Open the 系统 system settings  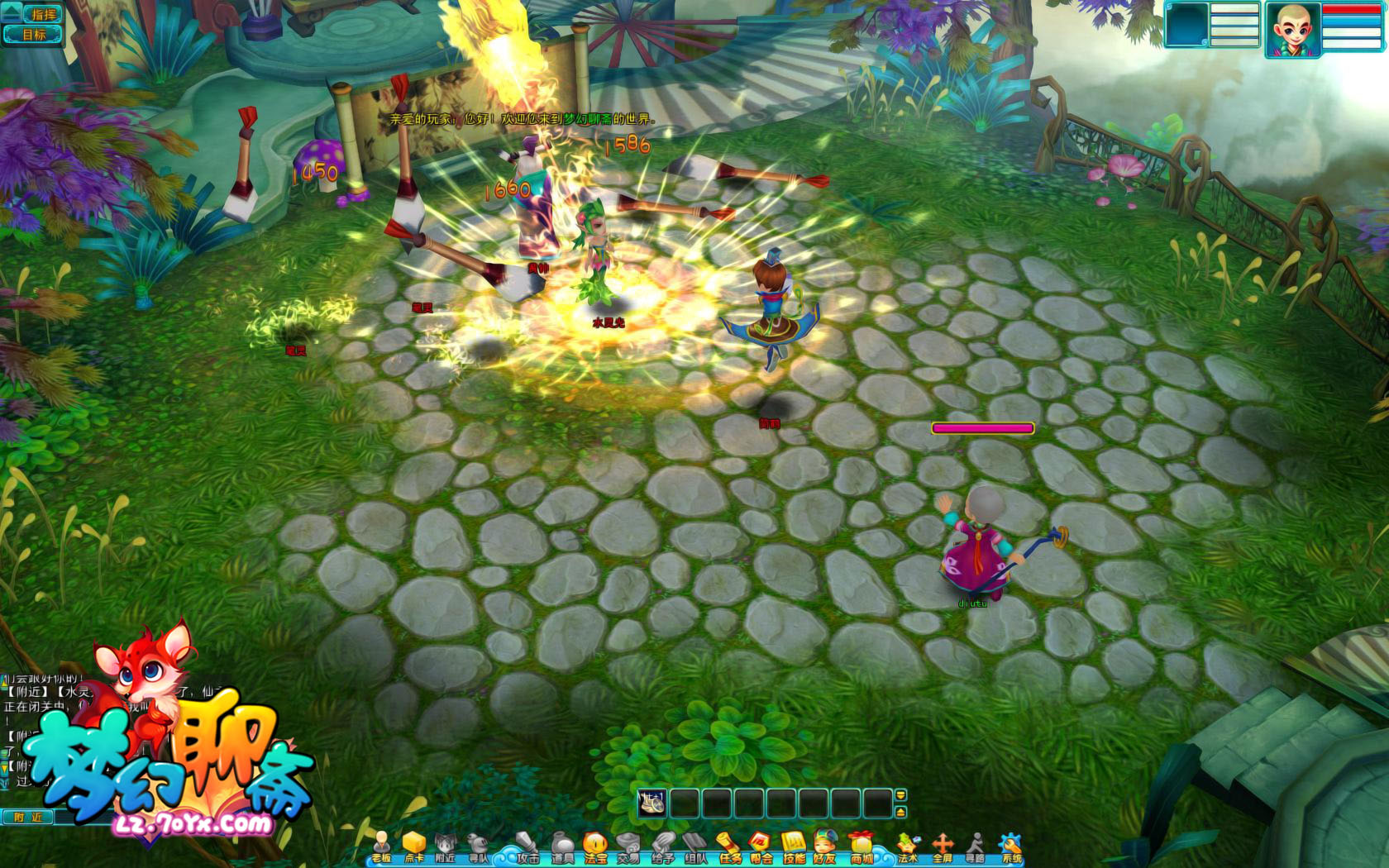tap(1011, 847)
